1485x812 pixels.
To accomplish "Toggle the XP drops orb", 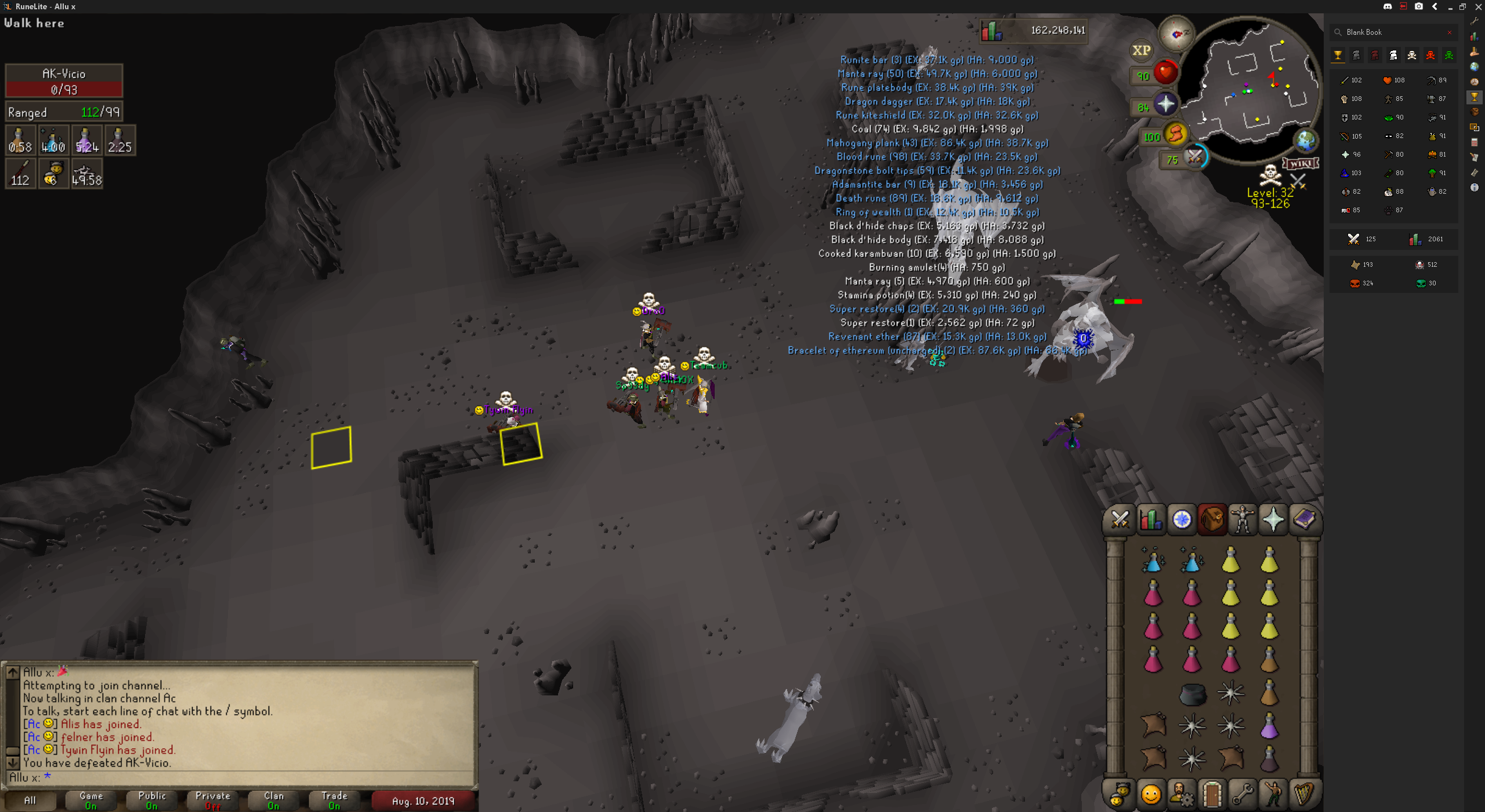I will [x=1141, y=50].
